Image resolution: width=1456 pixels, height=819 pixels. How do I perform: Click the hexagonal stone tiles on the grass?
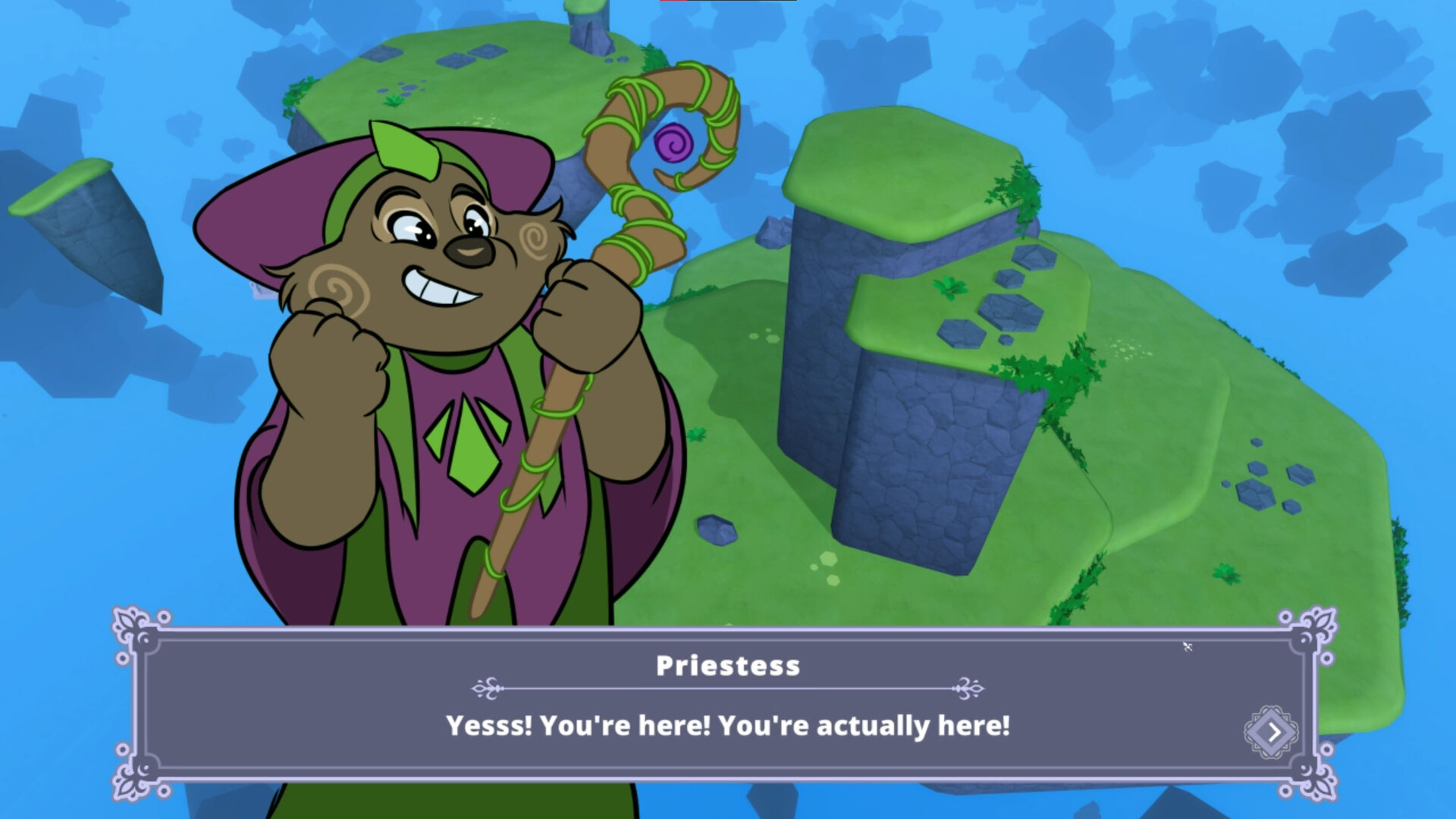pos(1009,311)
